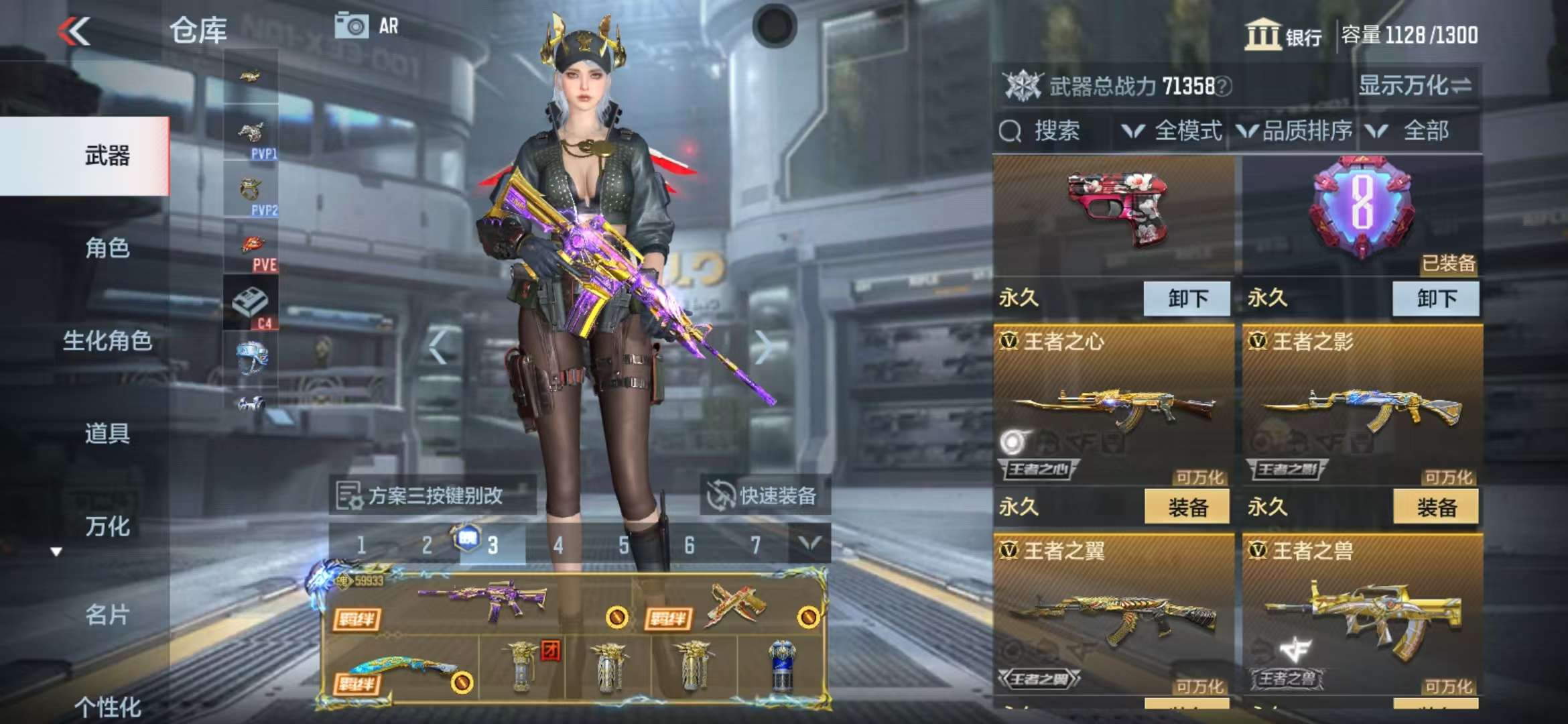
Task: Equip the 王者之心 rifle
Action: coord(1187,507)
